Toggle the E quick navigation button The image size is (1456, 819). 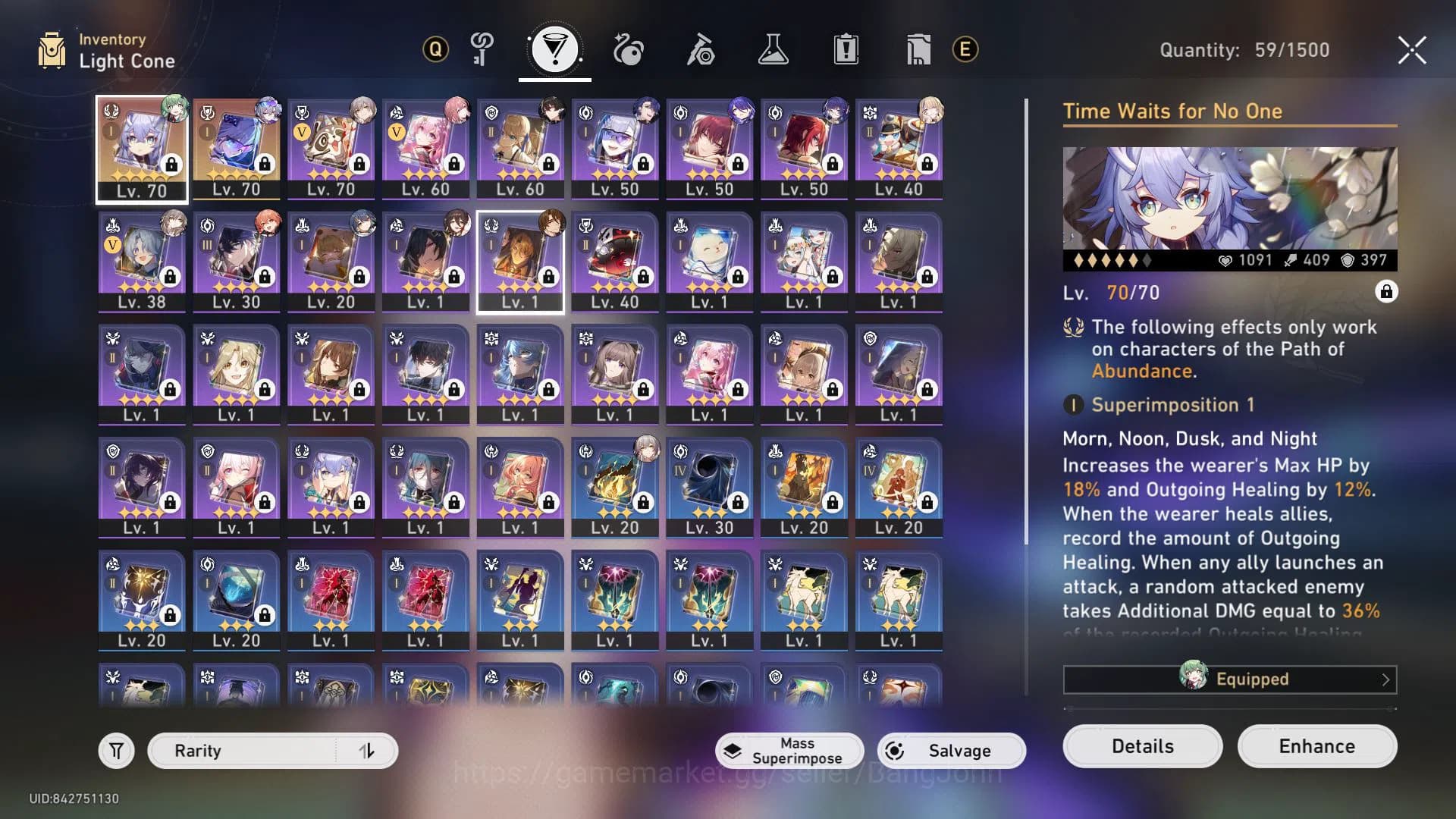click(x=964, y=49)
